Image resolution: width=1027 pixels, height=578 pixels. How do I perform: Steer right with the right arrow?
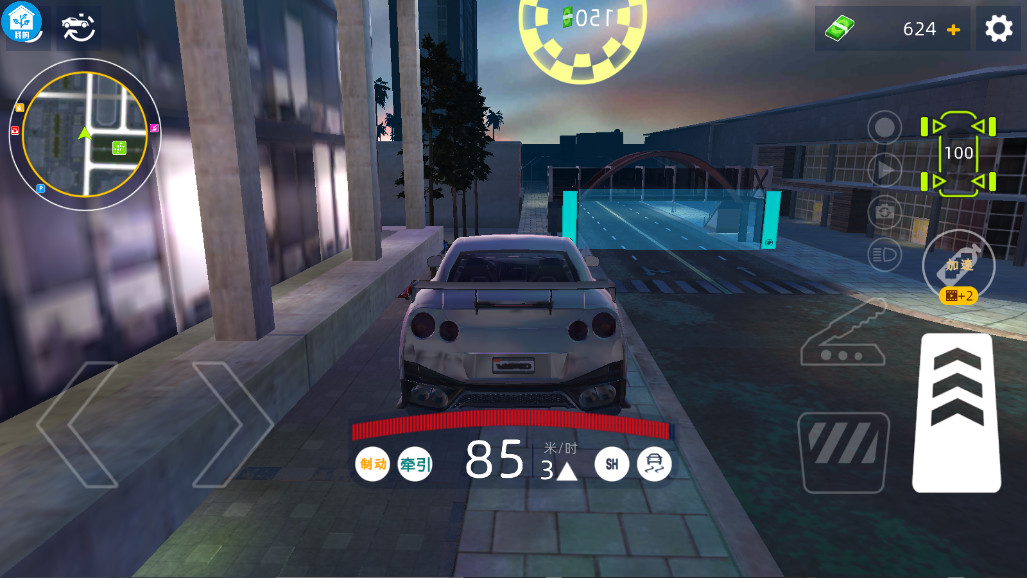[x=230, y=424]
